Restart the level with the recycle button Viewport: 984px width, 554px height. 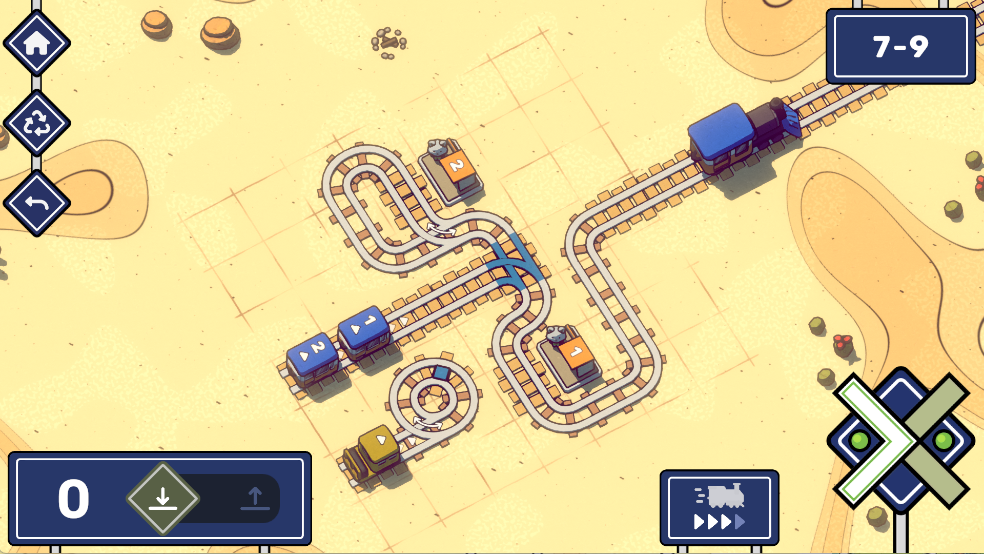click(x=37, y=123)
